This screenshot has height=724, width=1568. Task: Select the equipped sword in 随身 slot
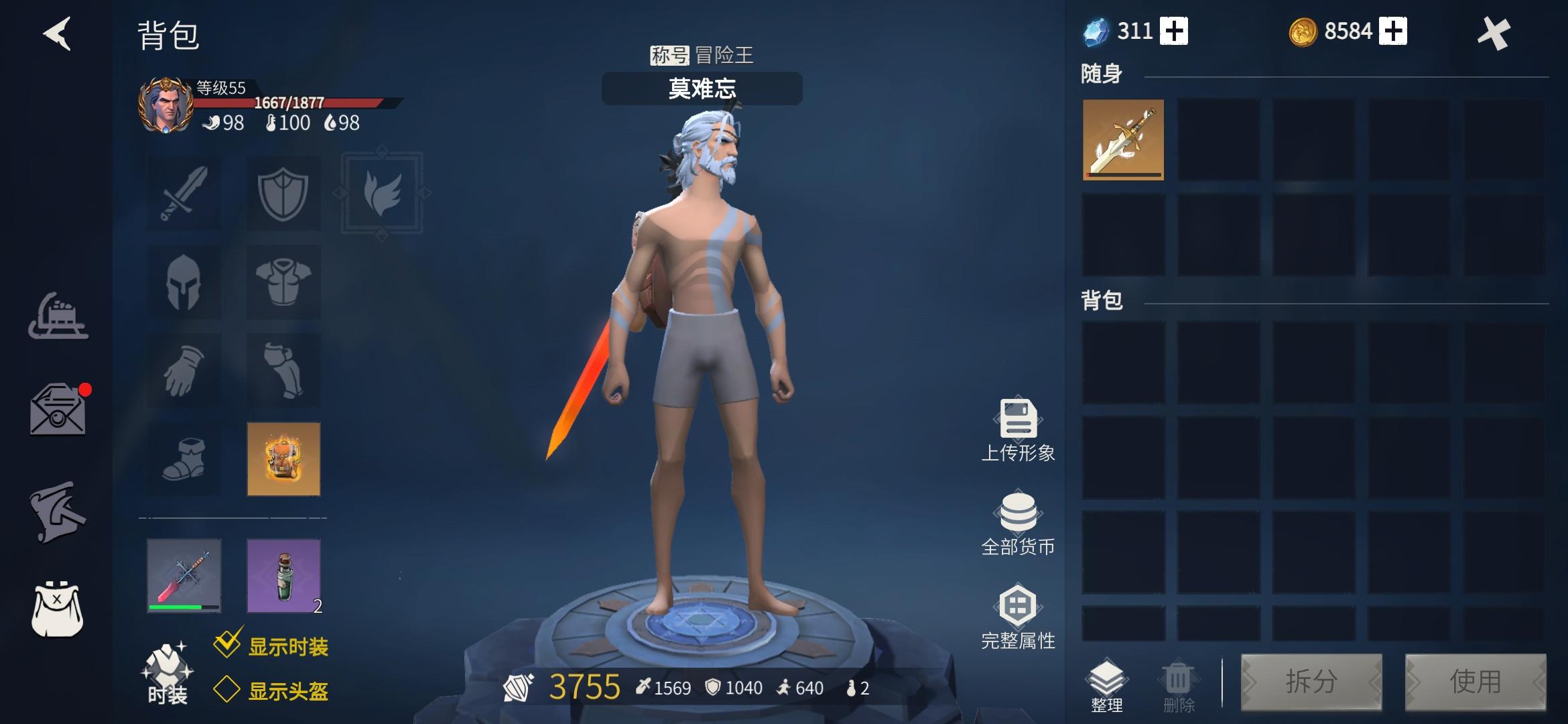[1122, 141]
